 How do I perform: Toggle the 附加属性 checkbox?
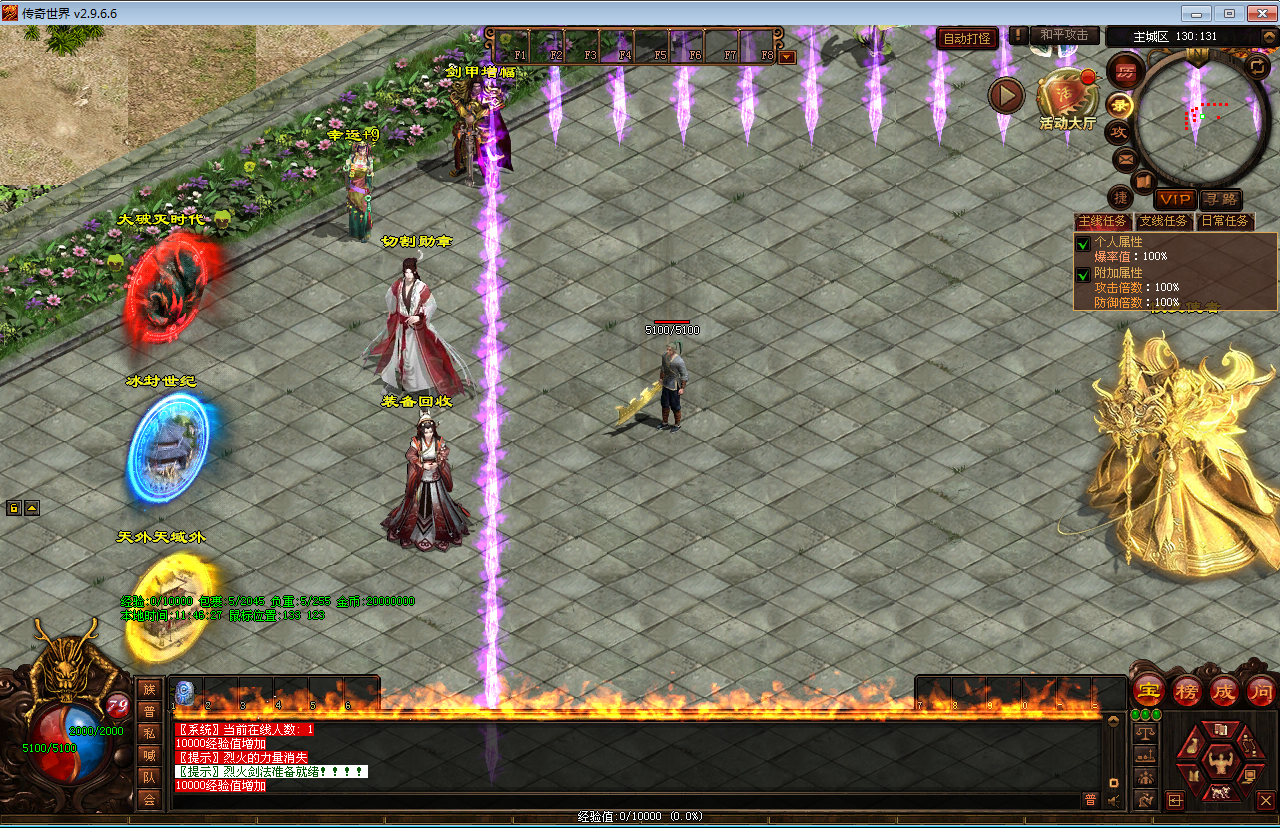[x=1083, y=275]
